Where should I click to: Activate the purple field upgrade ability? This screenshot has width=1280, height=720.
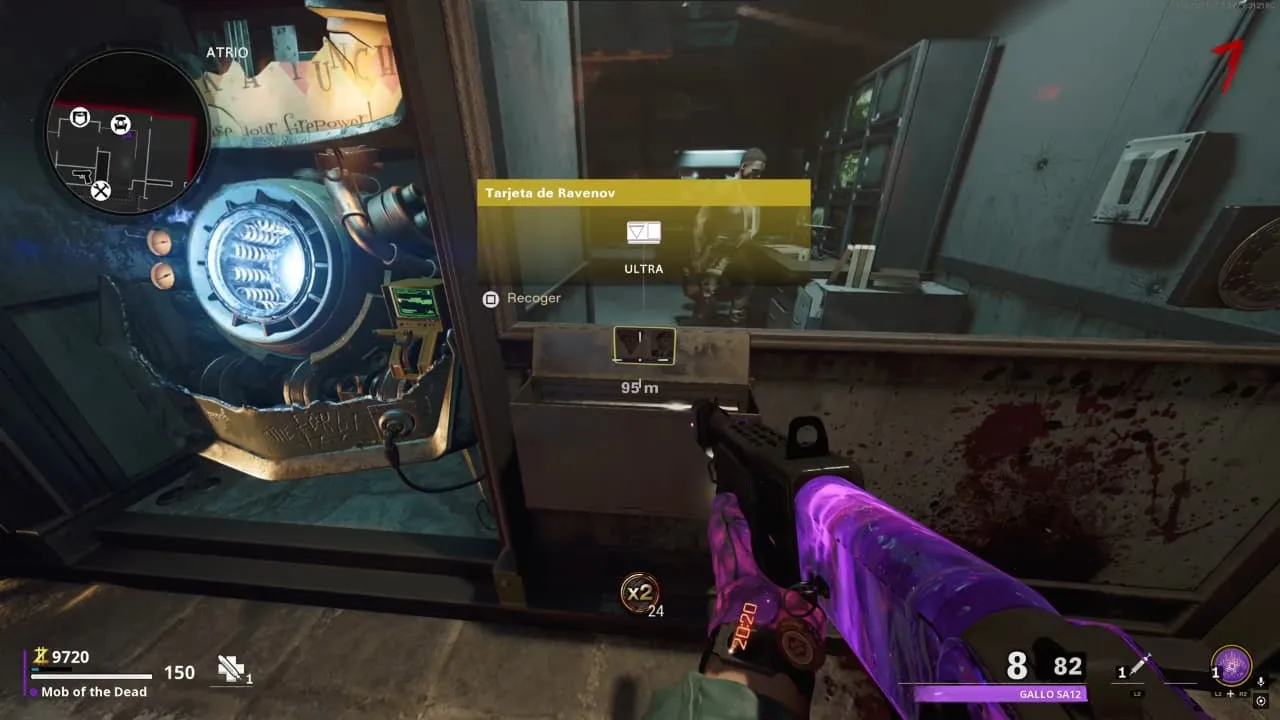(1231, 666)
